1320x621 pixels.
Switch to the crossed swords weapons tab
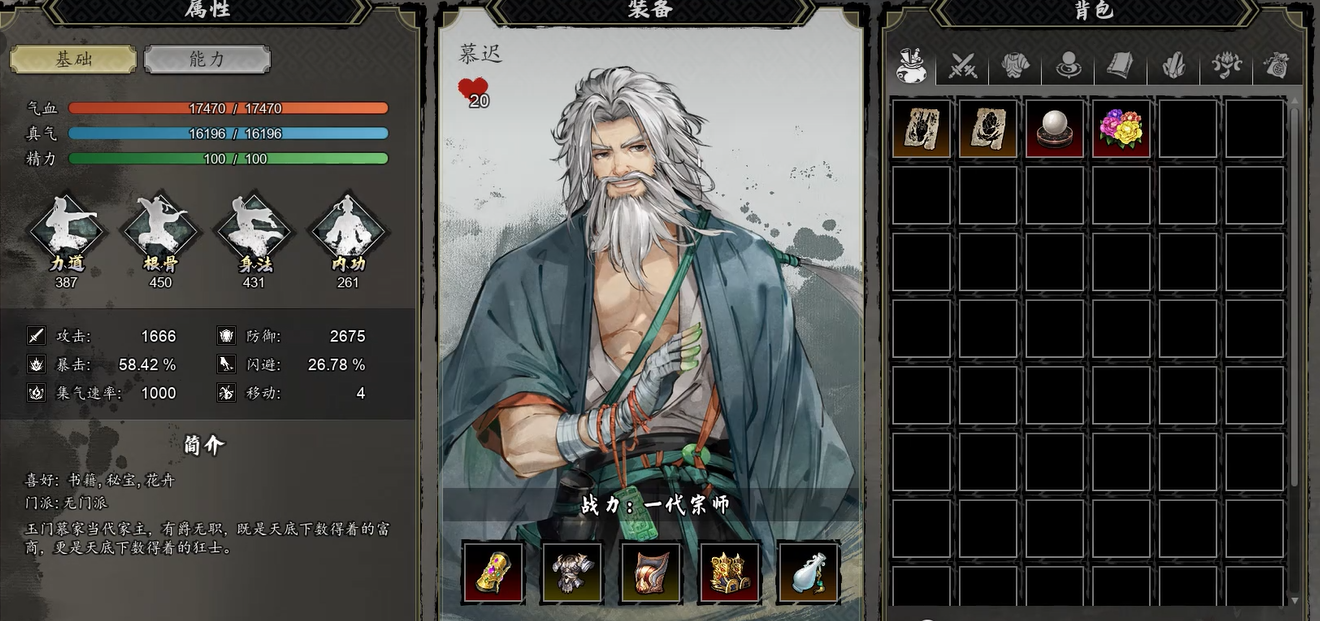click(x=963, y=67)
